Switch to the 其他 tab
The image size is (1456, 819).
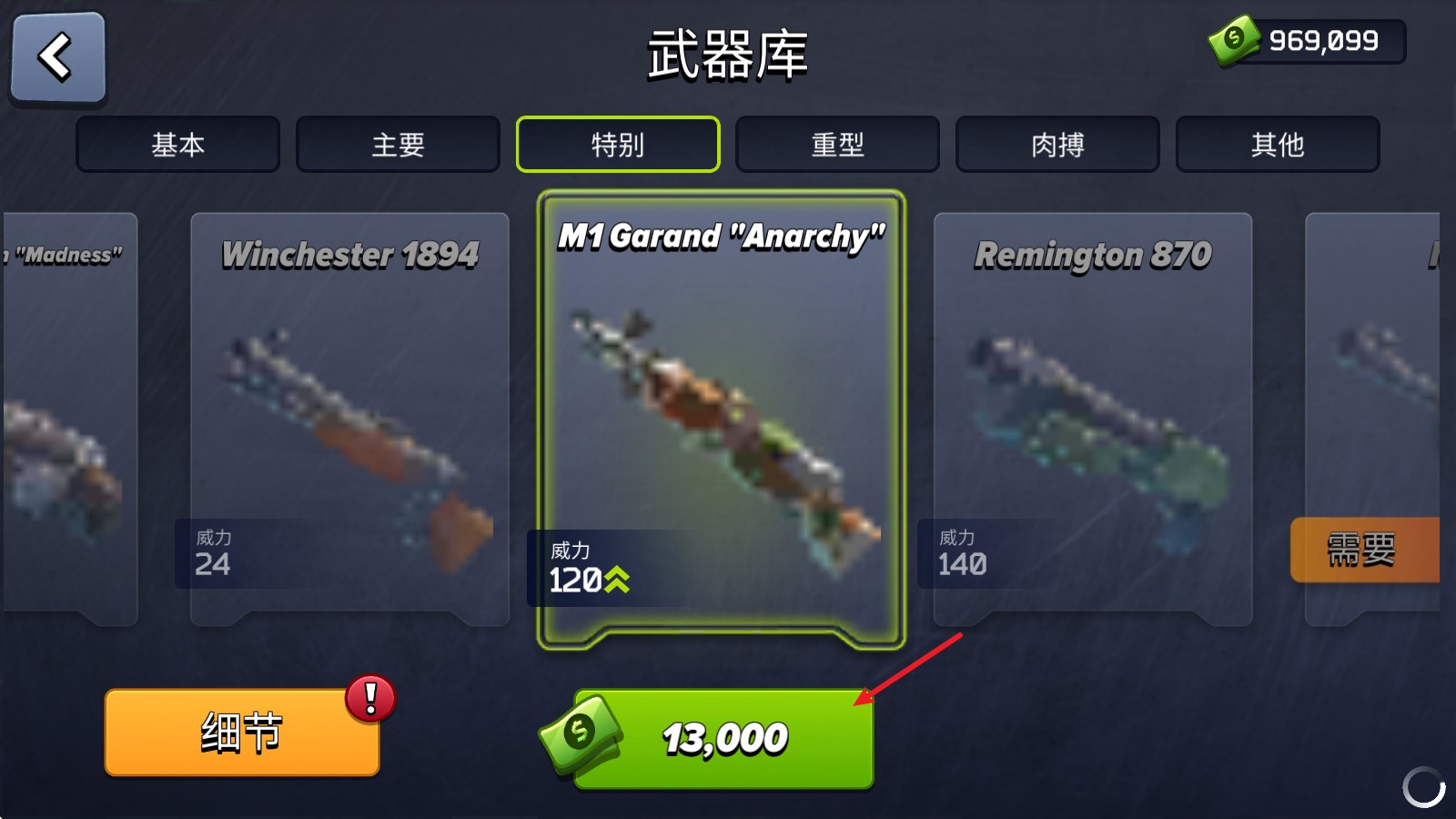click(x=1277, y=144)
